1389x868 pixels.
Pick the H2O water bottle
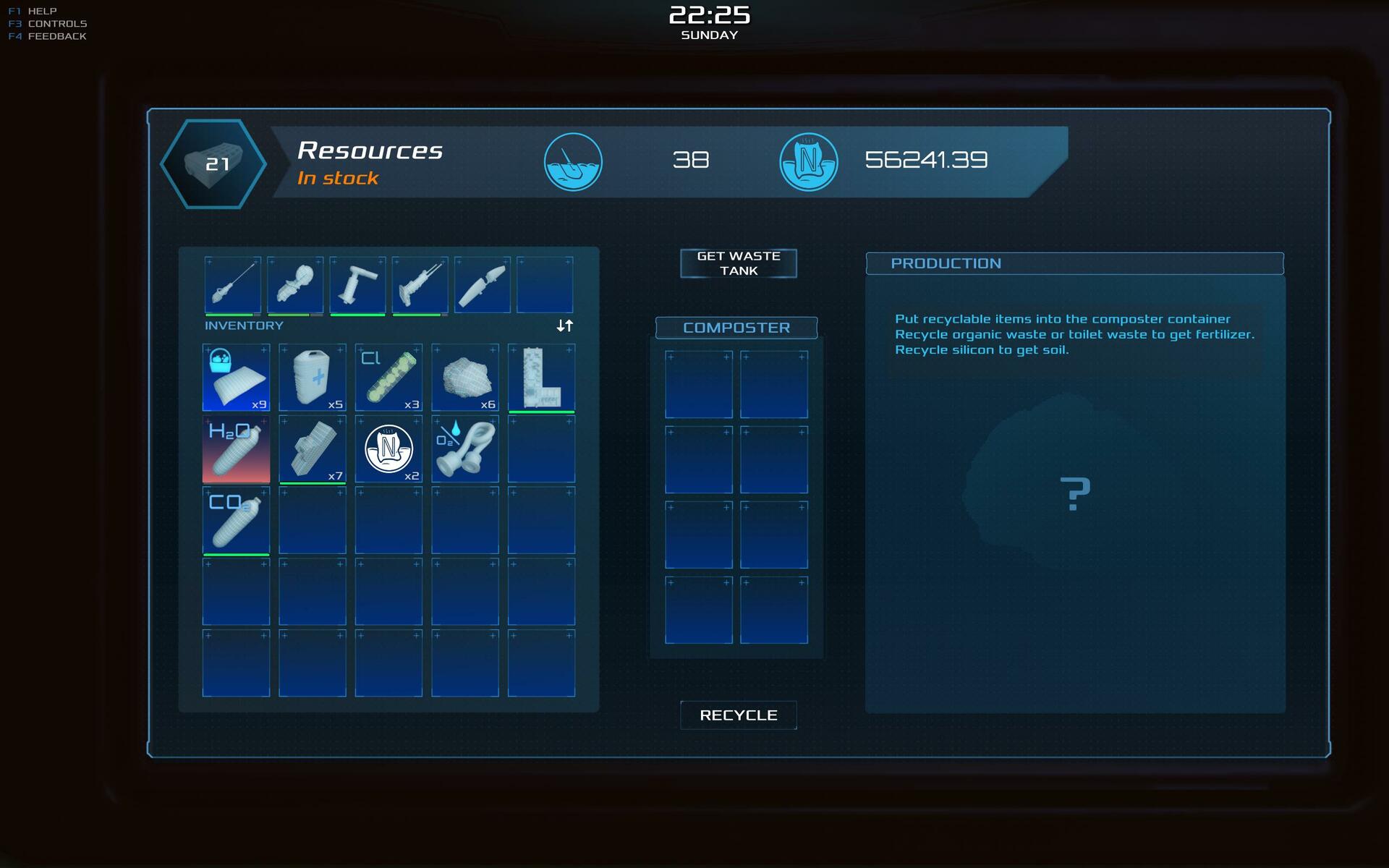point(236,449)
